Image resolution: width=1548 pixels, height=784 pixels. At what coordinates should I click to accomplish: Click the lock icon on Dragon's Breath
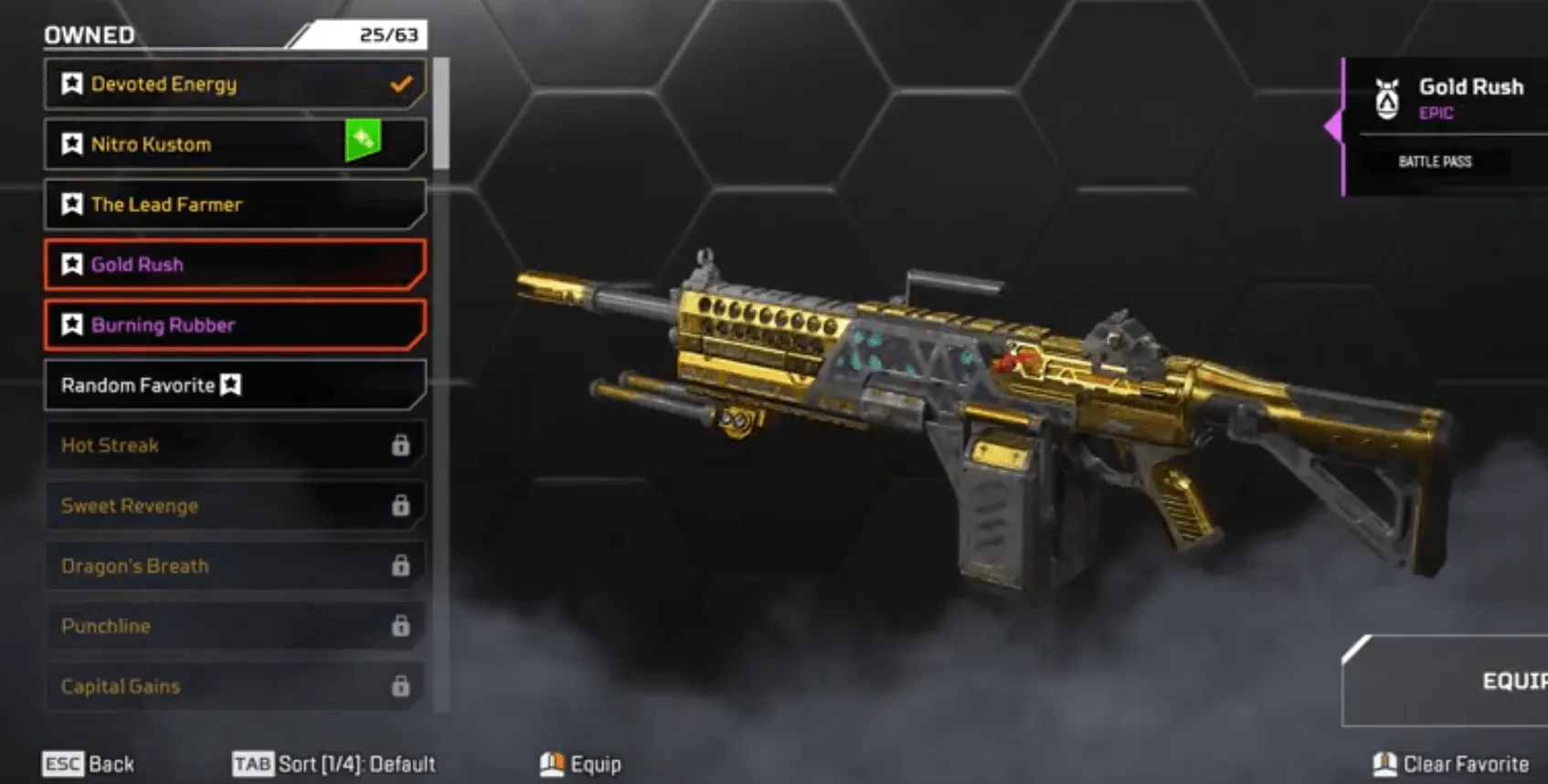click(399, 567)
